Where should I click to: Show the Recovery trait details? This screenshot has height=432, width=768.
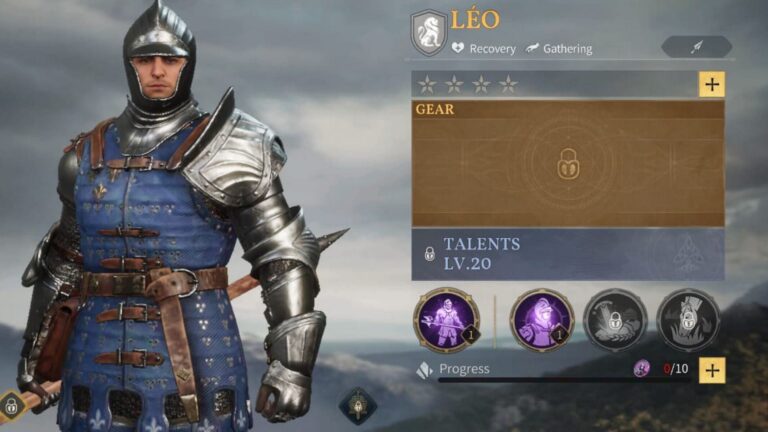[484, 48]
